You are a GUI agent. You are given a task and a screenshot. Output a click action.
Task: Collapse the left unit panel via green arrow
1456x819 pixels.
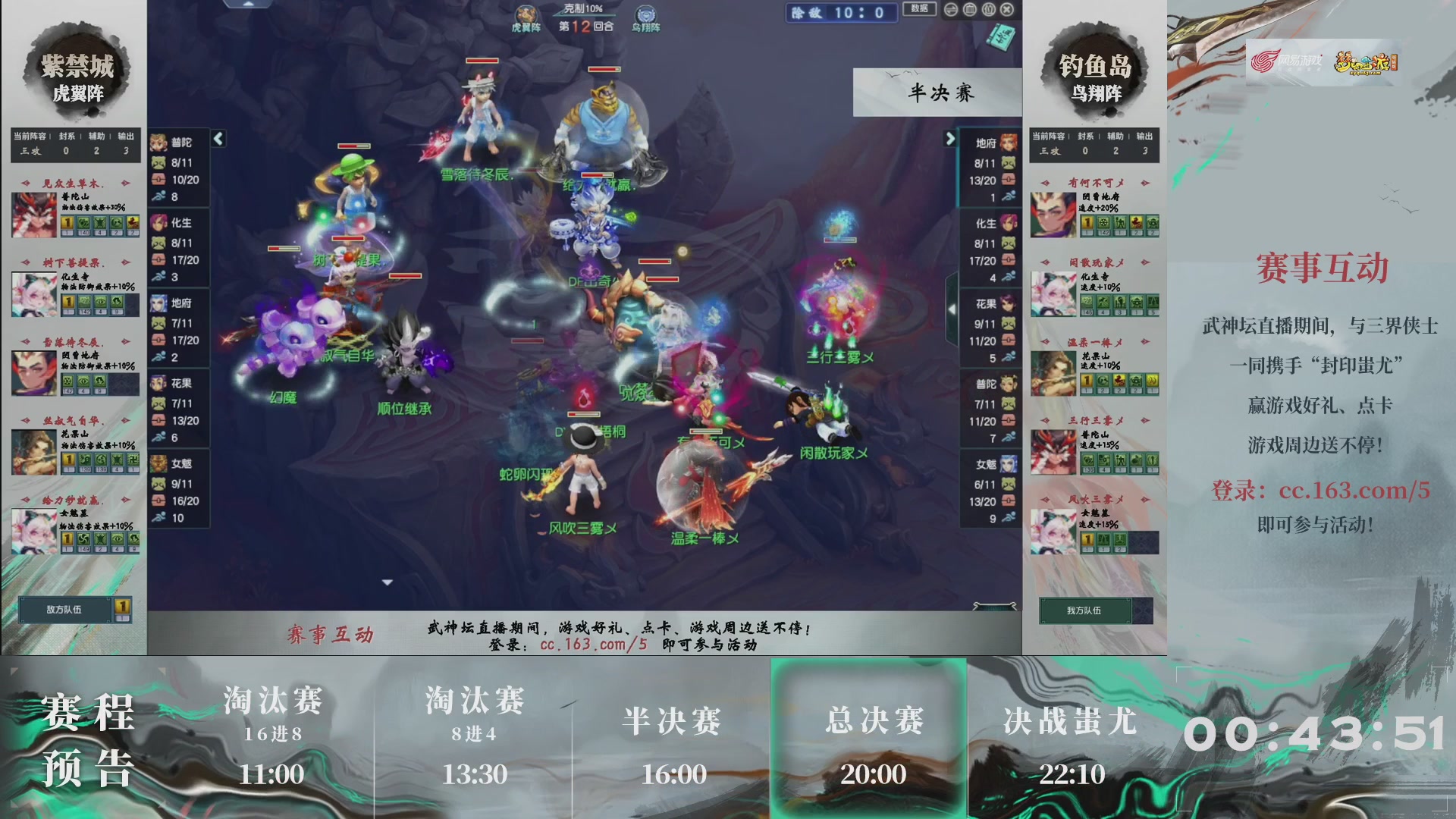217,139
